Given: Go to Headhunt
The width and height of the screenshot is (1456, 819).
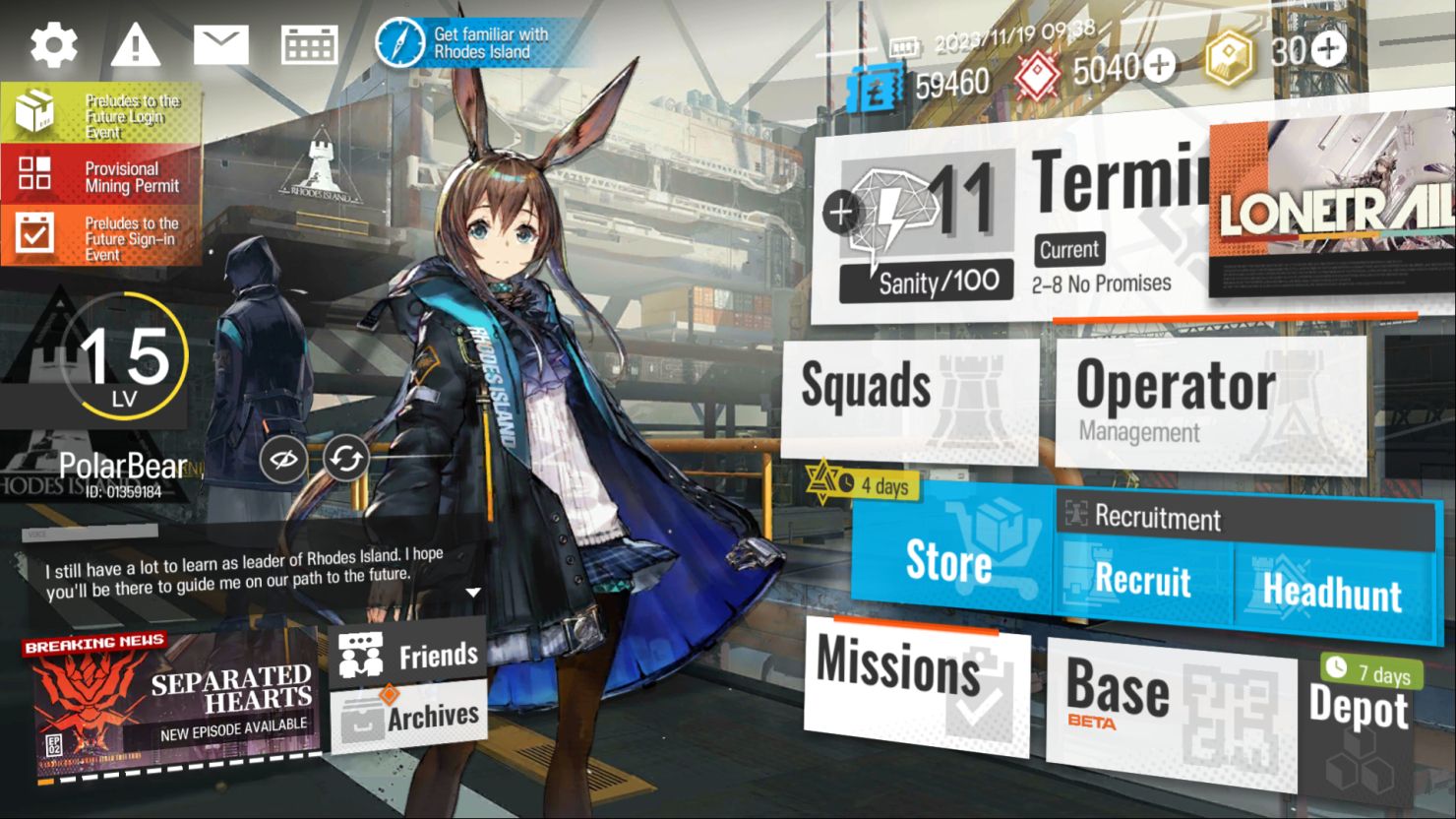Looking at the screenshot, I should [x=1333, y=591].
